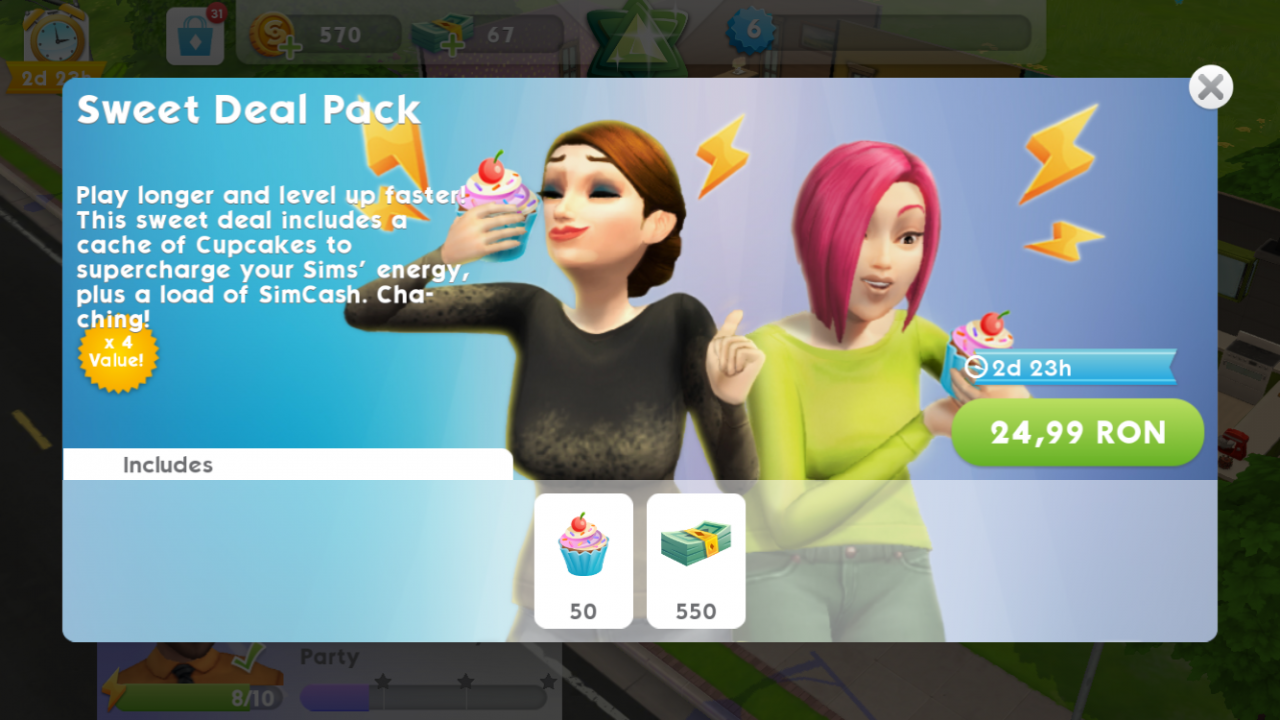Dismiss the Sweet Deal Pack offer

(1210, 87)
